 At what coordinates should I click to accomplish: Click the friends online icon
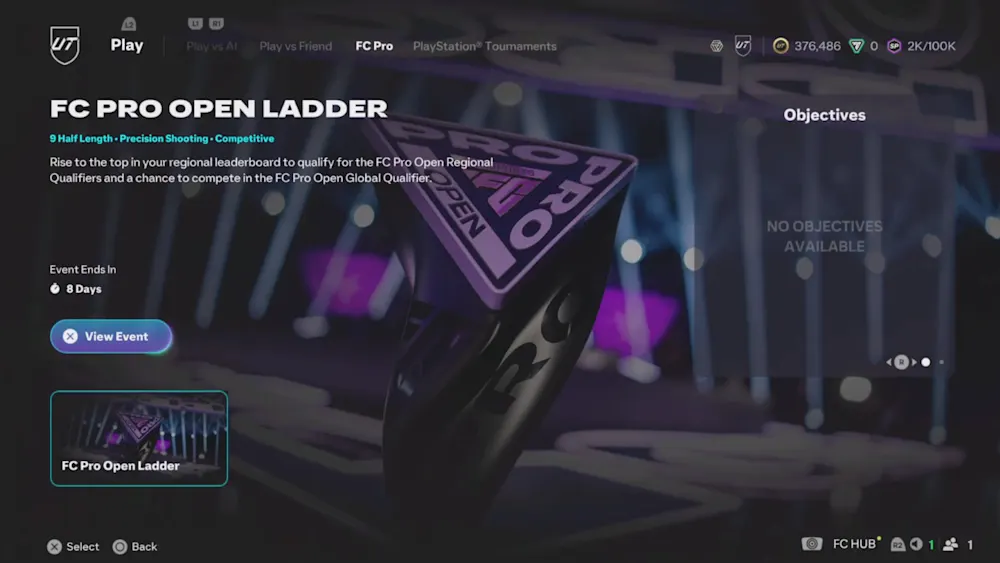point(950,544)
